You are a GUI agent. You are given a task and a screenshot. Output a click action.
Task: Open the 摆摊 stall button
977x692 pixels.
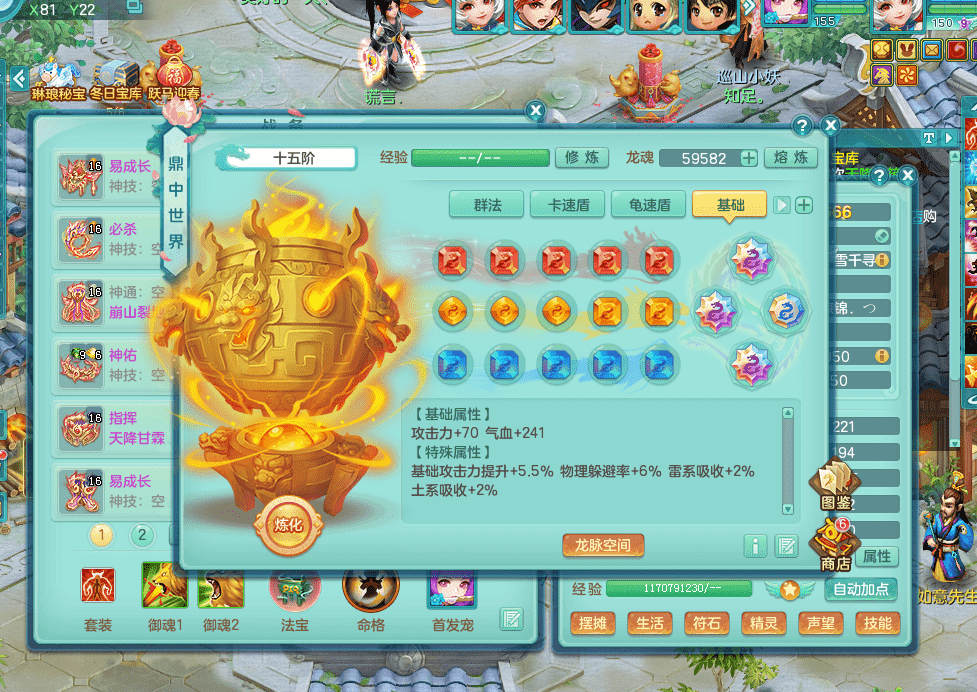point(593,623)
